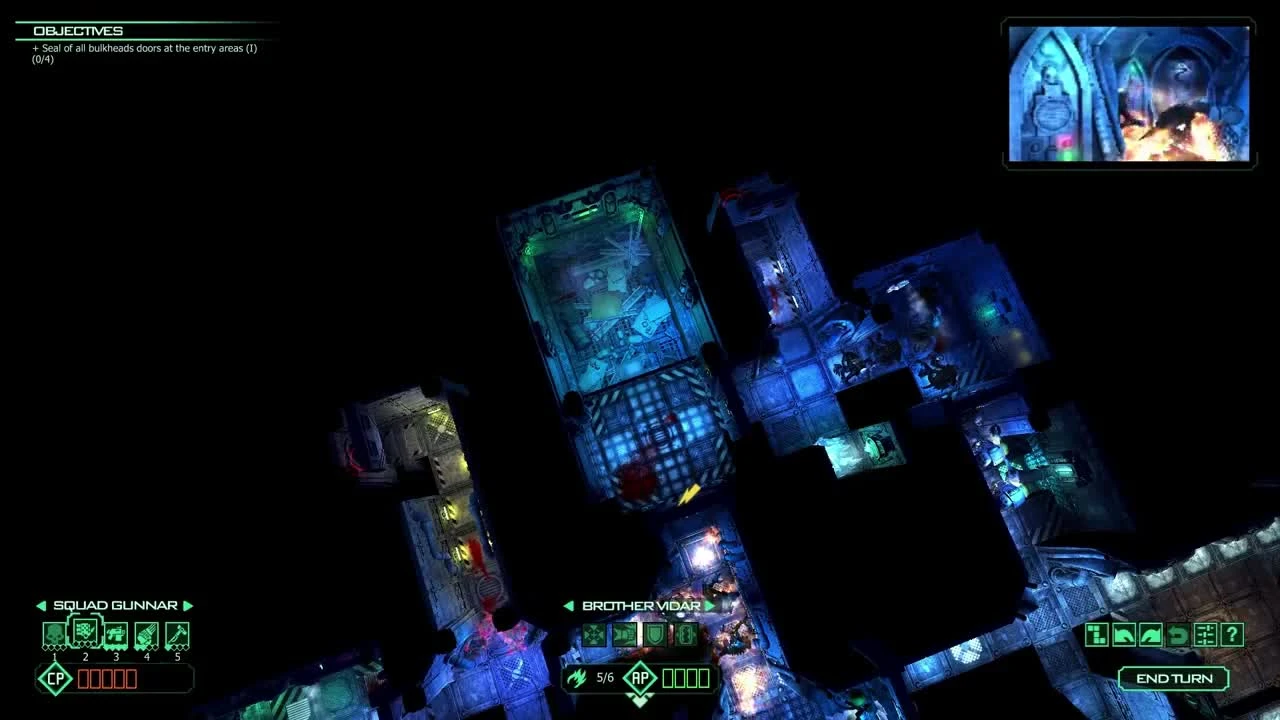
Task: Activate the door interaction action icon
Action: [x=684, y=634]
